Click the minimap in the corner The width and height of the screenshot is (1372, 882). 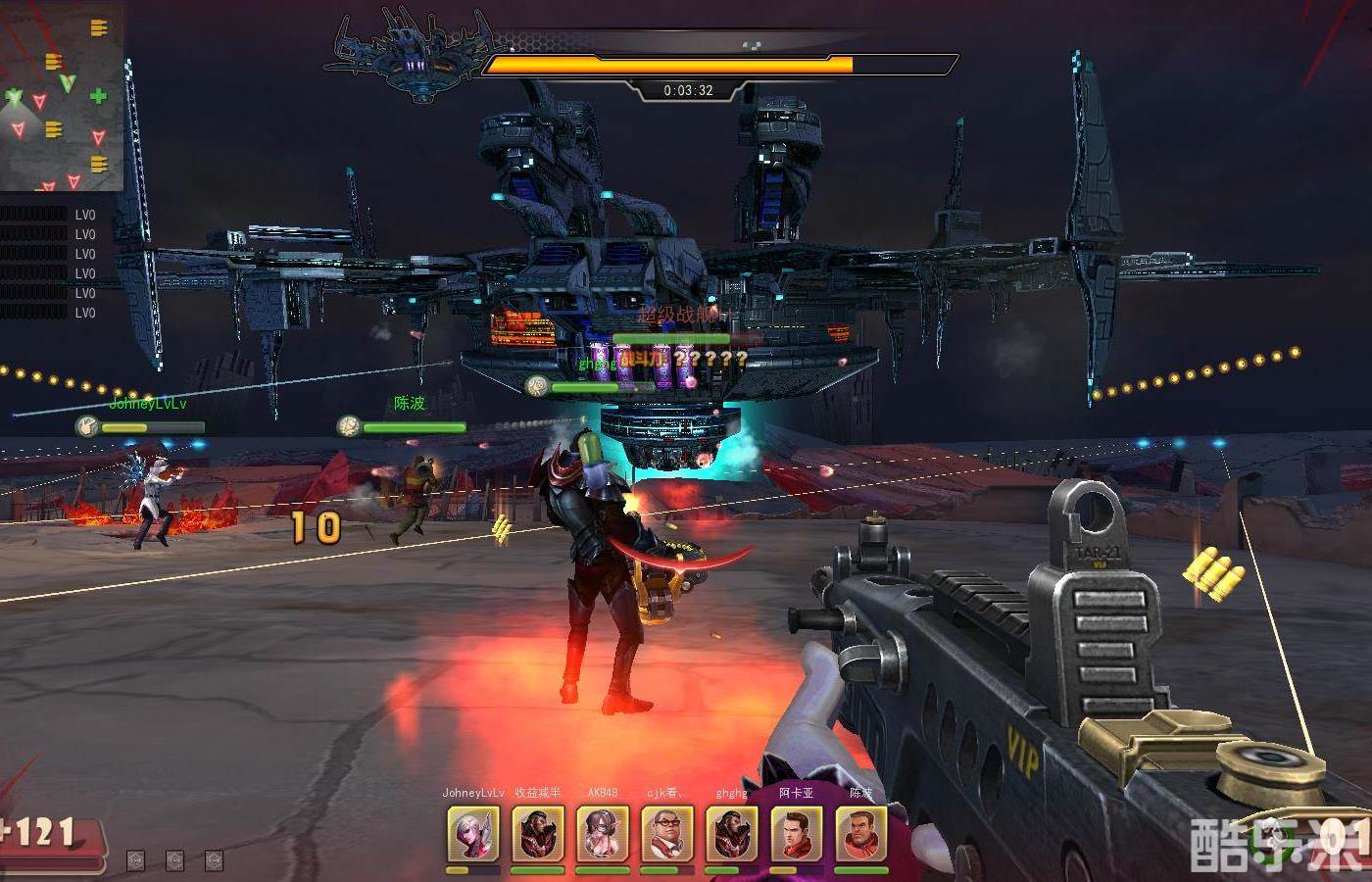(x=62, y=96)
